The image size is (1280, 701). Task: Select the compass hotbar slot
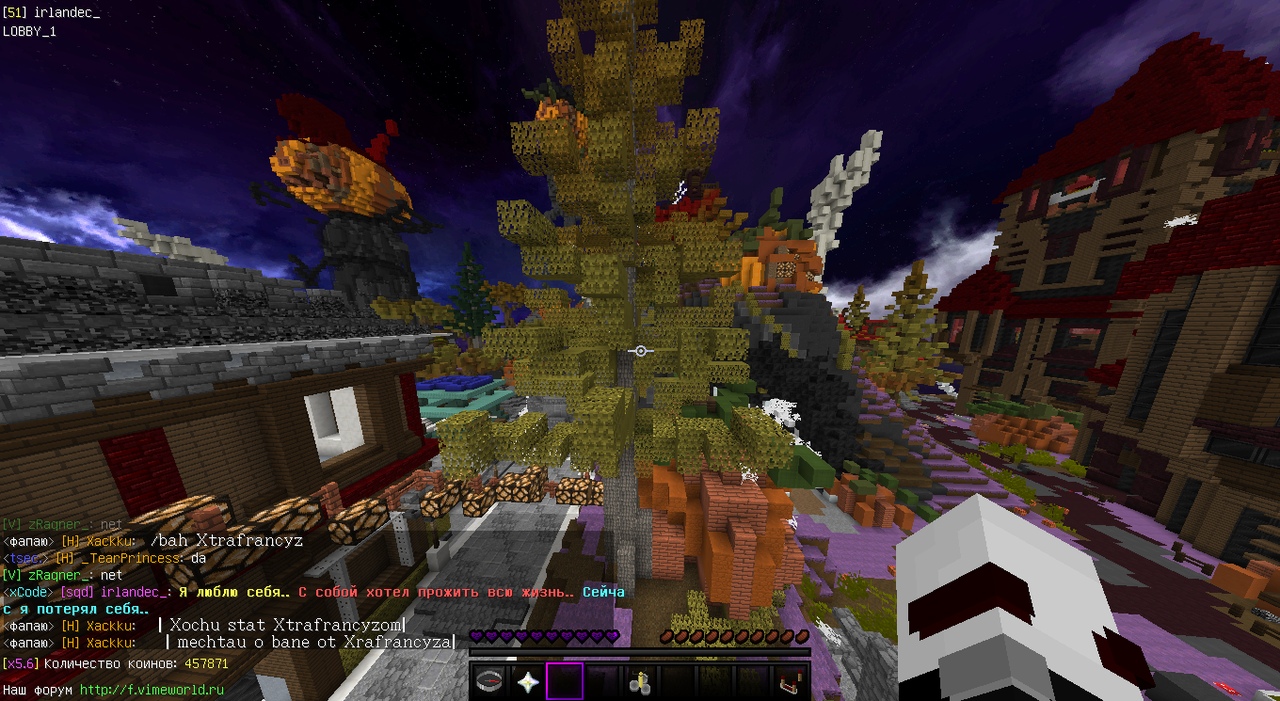489,682
